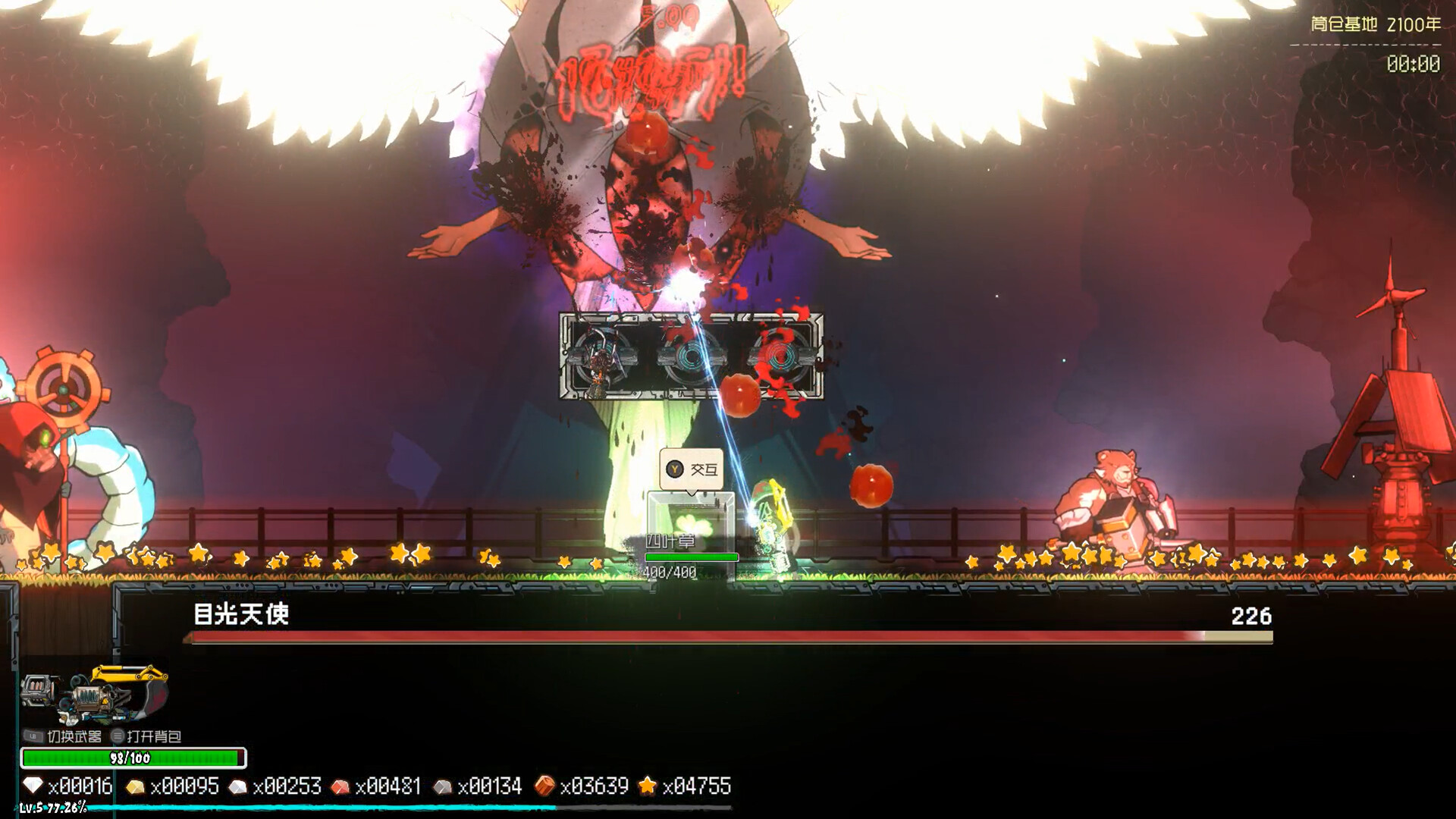
Task: Click the green 98/100 health bar
Action: [133, 755]
